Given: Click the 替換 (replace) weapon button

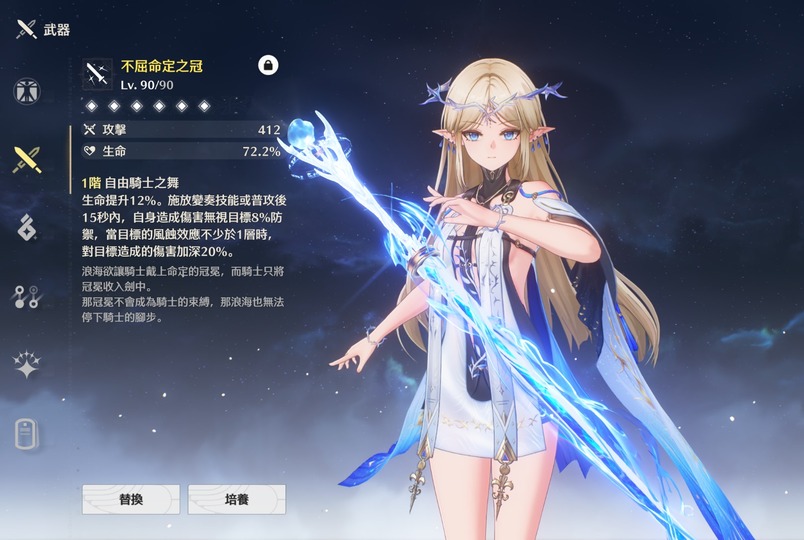Looking at the screenshot, I should coord(131,499).
